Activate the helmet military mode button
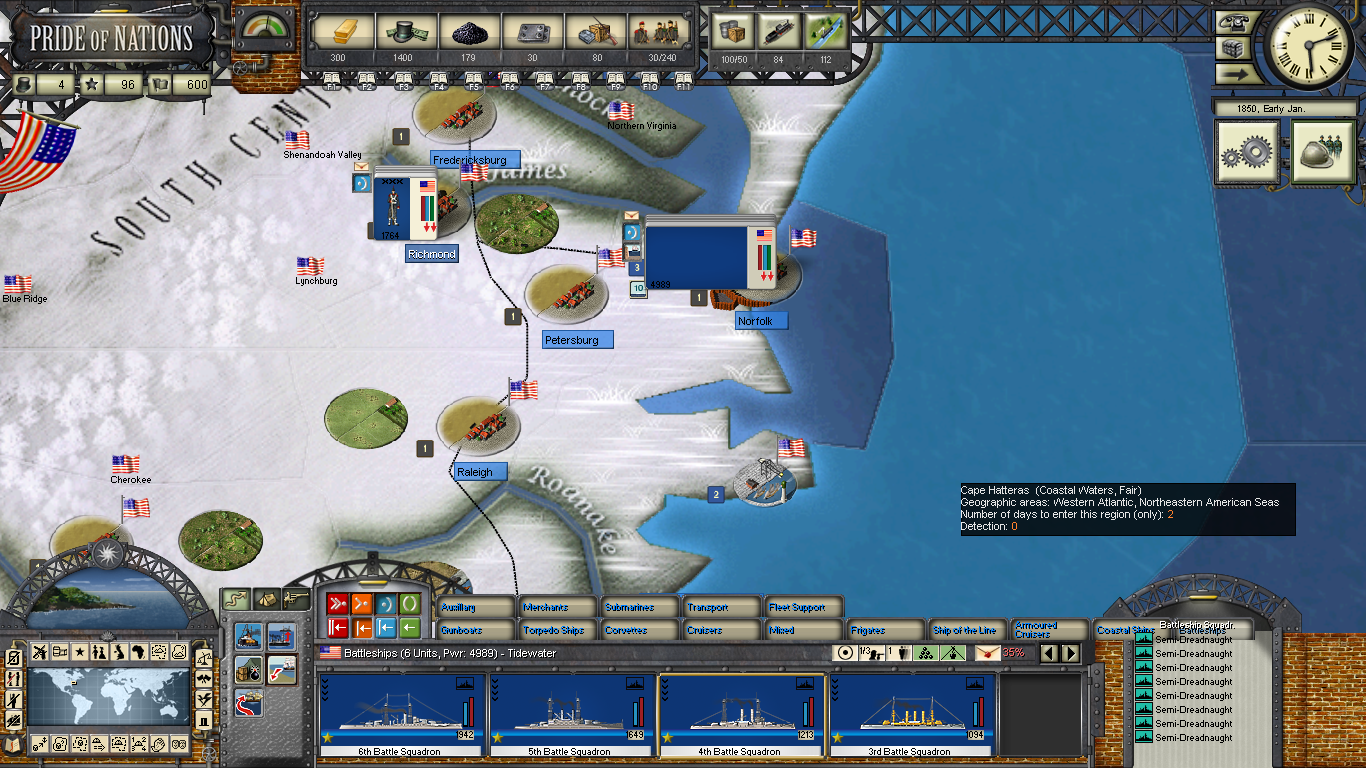This screenshot has height=768, width=1366. (1322, 152)
